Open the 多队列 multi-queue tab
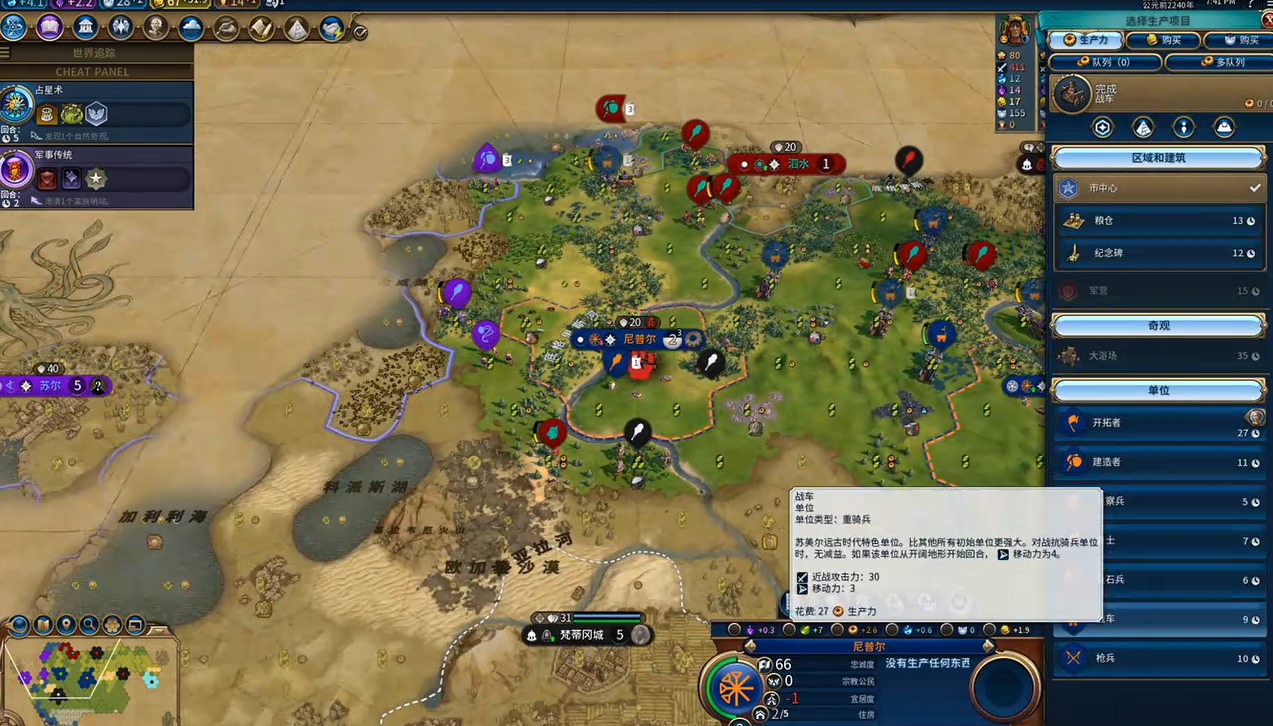Image resolution: width=1273 pixels, height=726 pixels. [1215, 62]
